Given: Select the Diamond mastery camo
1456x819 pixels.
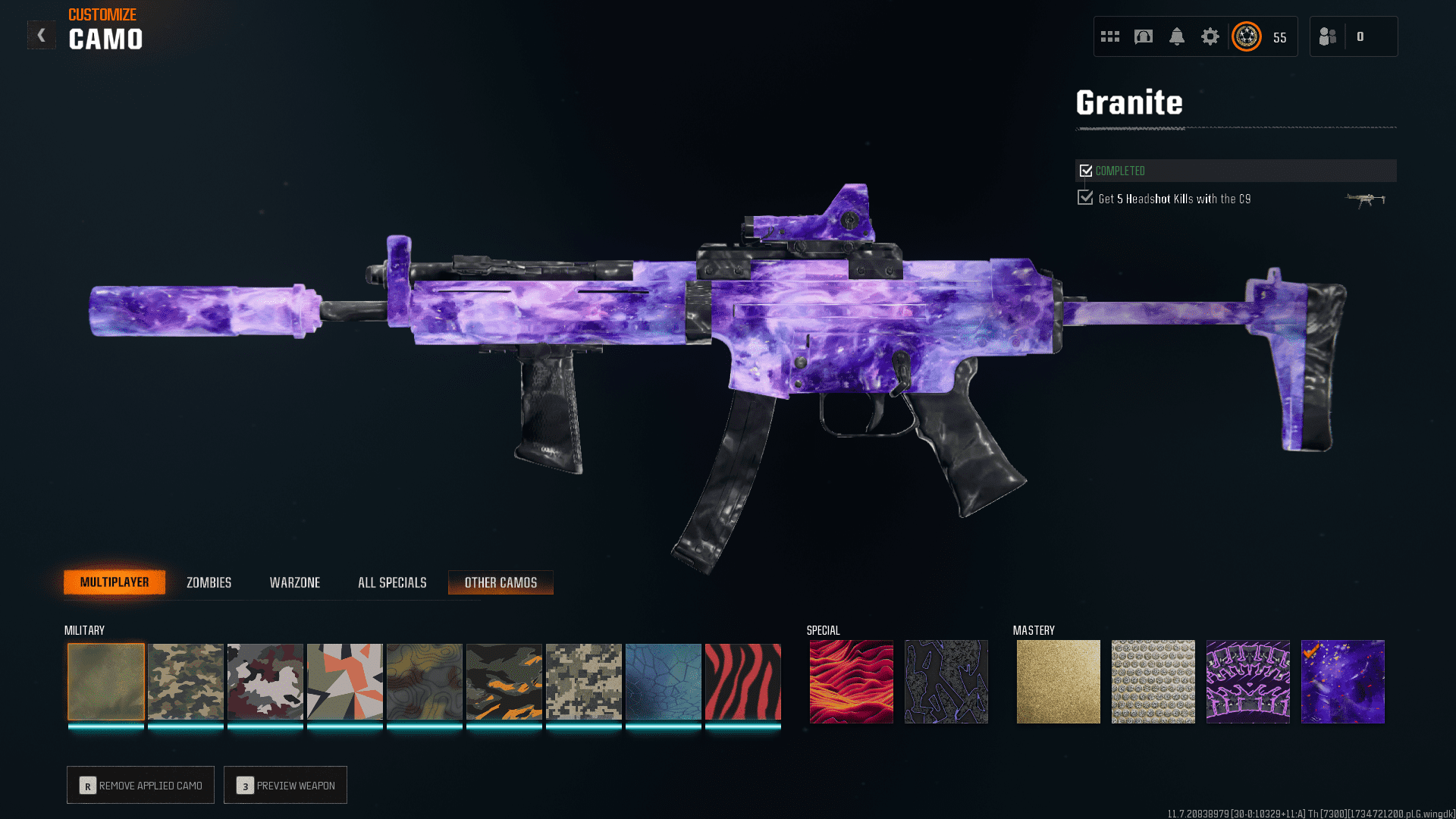Looking at the screenshot, I should coord(1153,682).
